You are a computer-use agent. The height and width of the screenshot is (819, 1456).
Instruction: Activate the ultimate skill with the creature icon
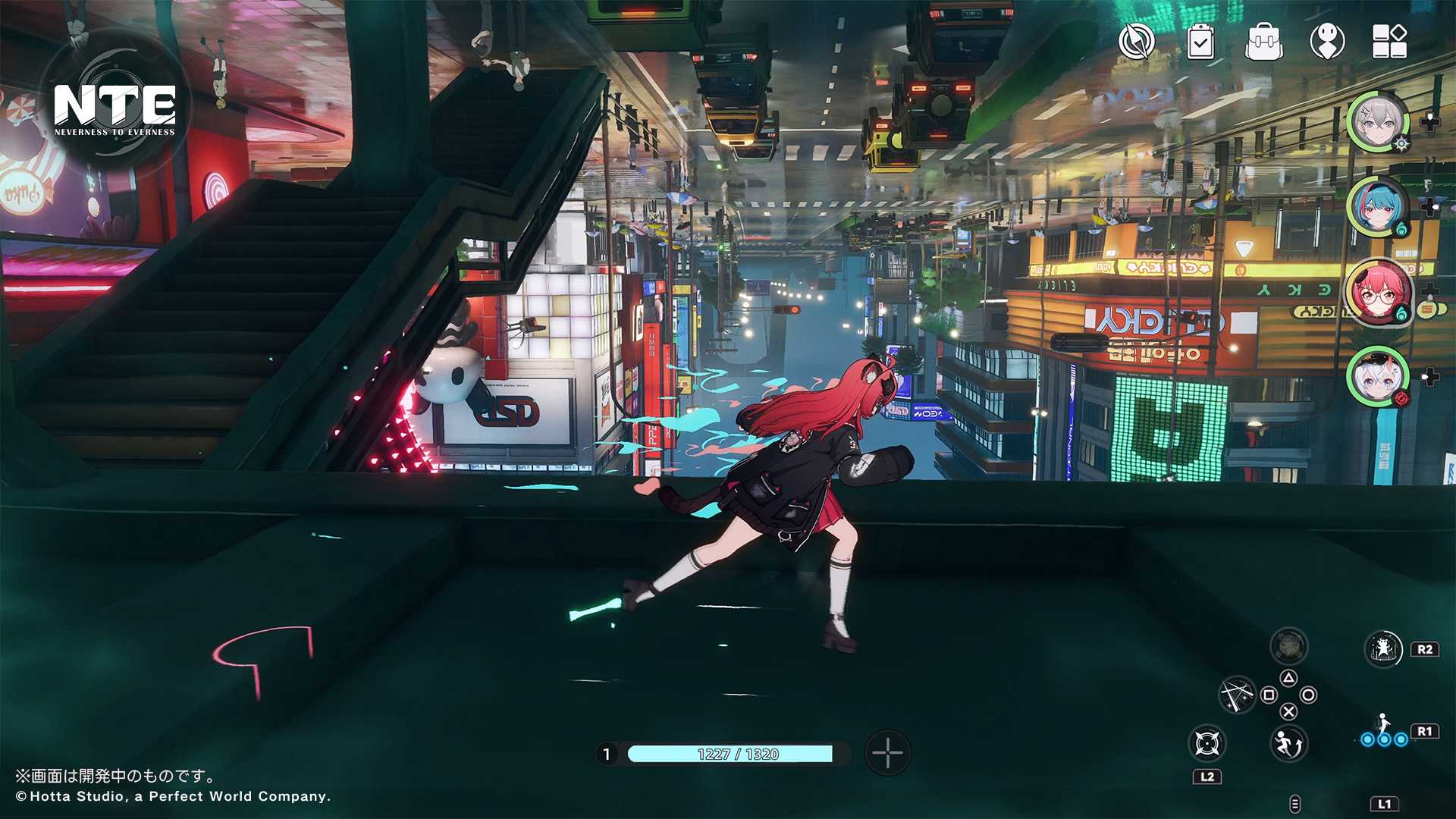click(x=1383, y=649)
